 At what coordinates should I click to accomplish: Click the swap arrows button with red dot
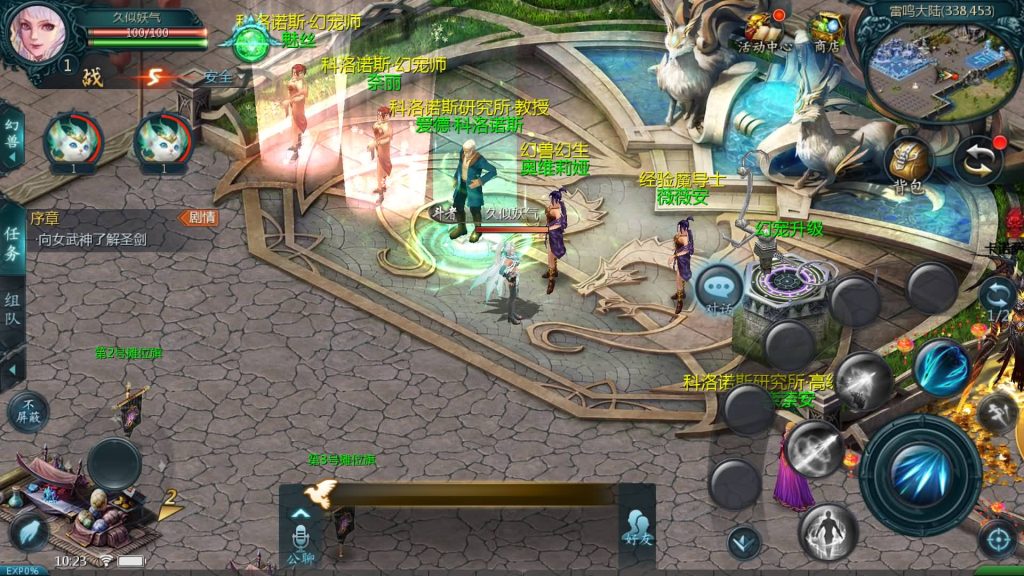(x=977, y=160)
